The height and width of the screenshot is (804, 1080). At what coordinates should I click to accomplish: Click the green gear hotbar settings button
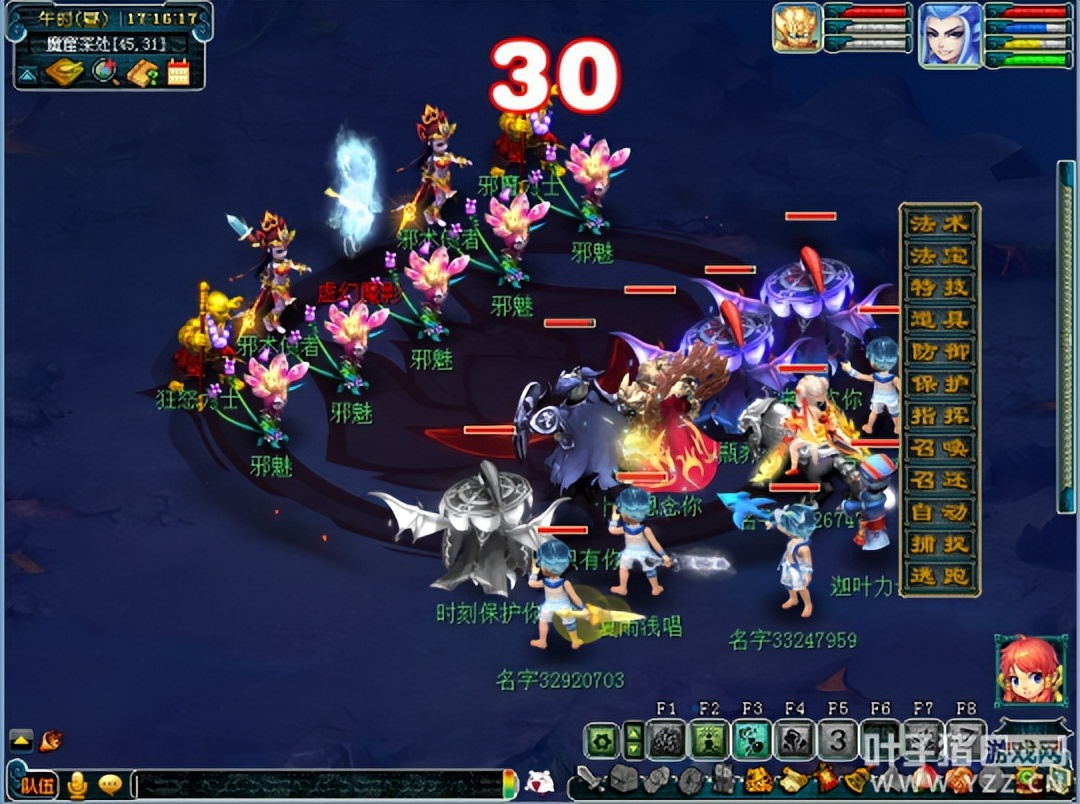(601, 741)
